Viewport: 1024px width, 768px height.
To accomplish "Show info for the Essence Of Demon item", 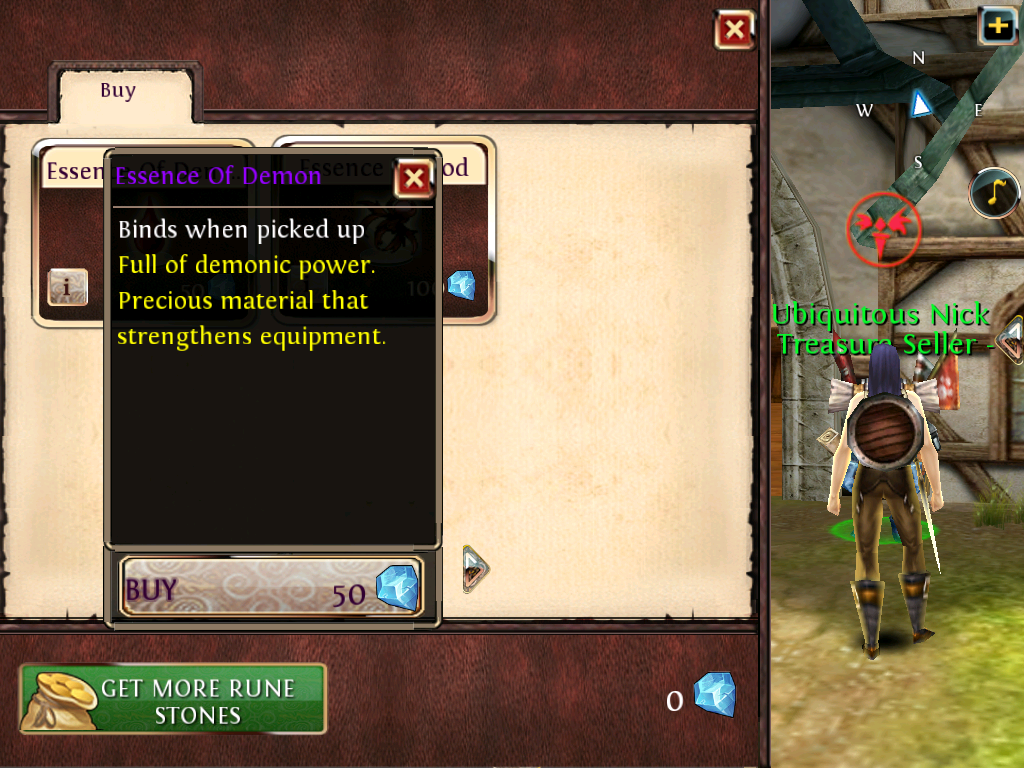I will click(x=68, y=288).
